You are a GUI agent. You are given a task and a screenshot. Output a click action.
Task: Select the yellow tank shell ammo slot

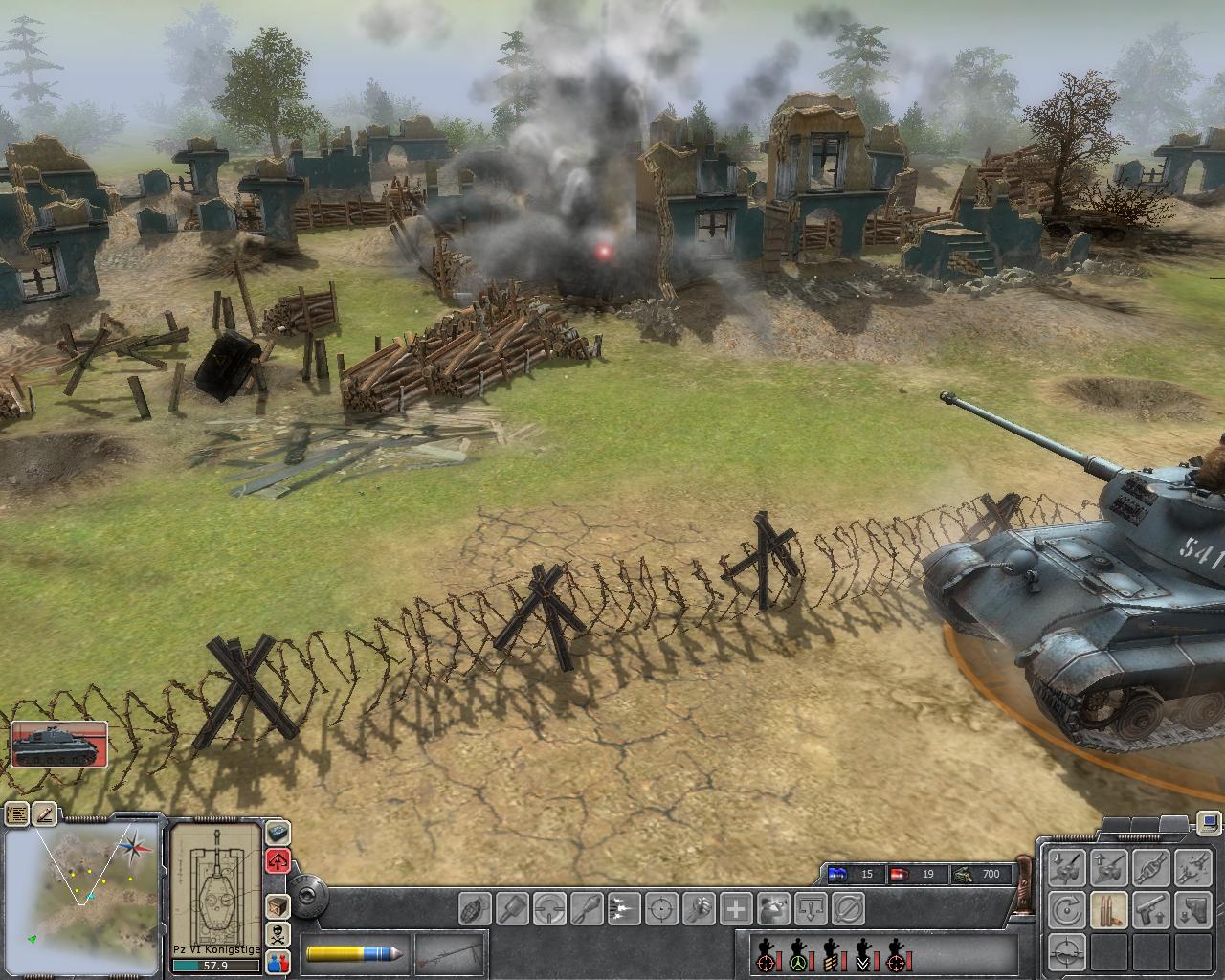click(x=354, y=954)
